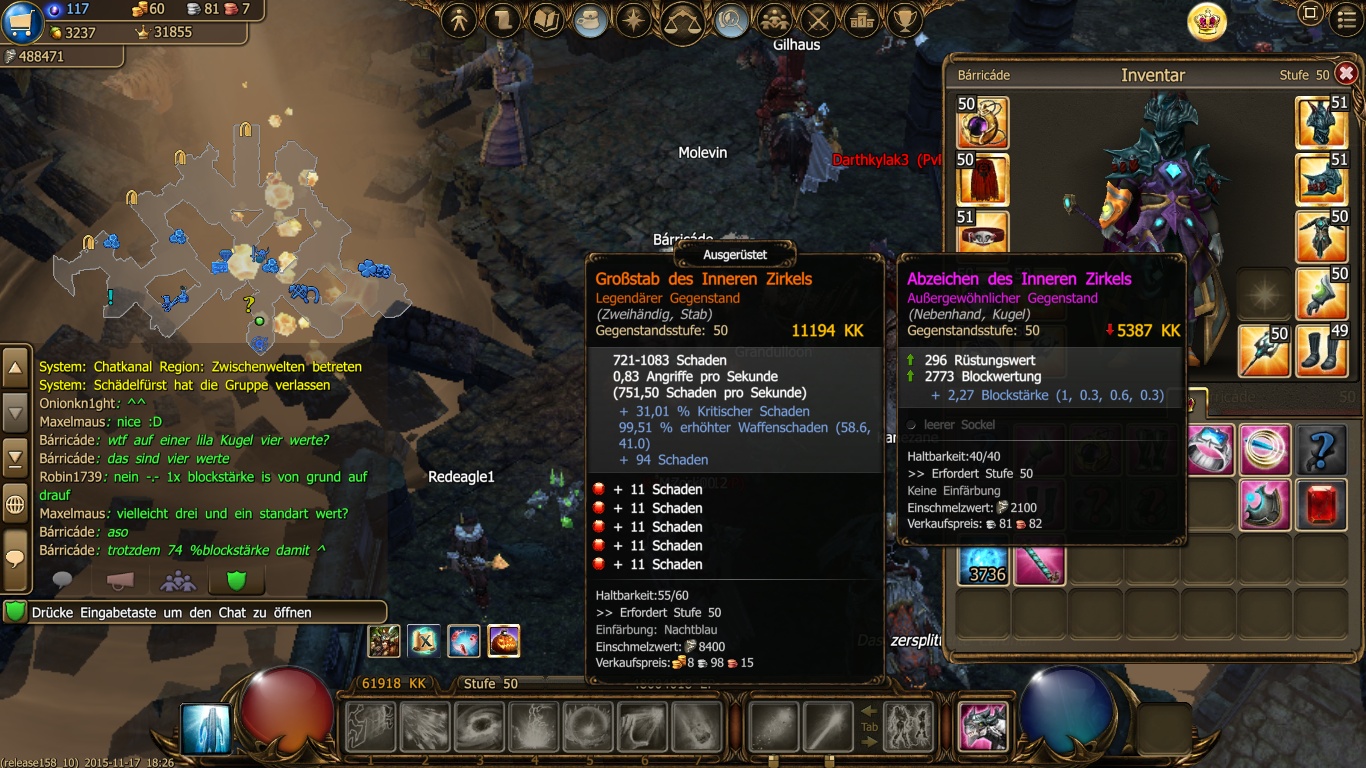Open the group of players menu

[772, 19]
